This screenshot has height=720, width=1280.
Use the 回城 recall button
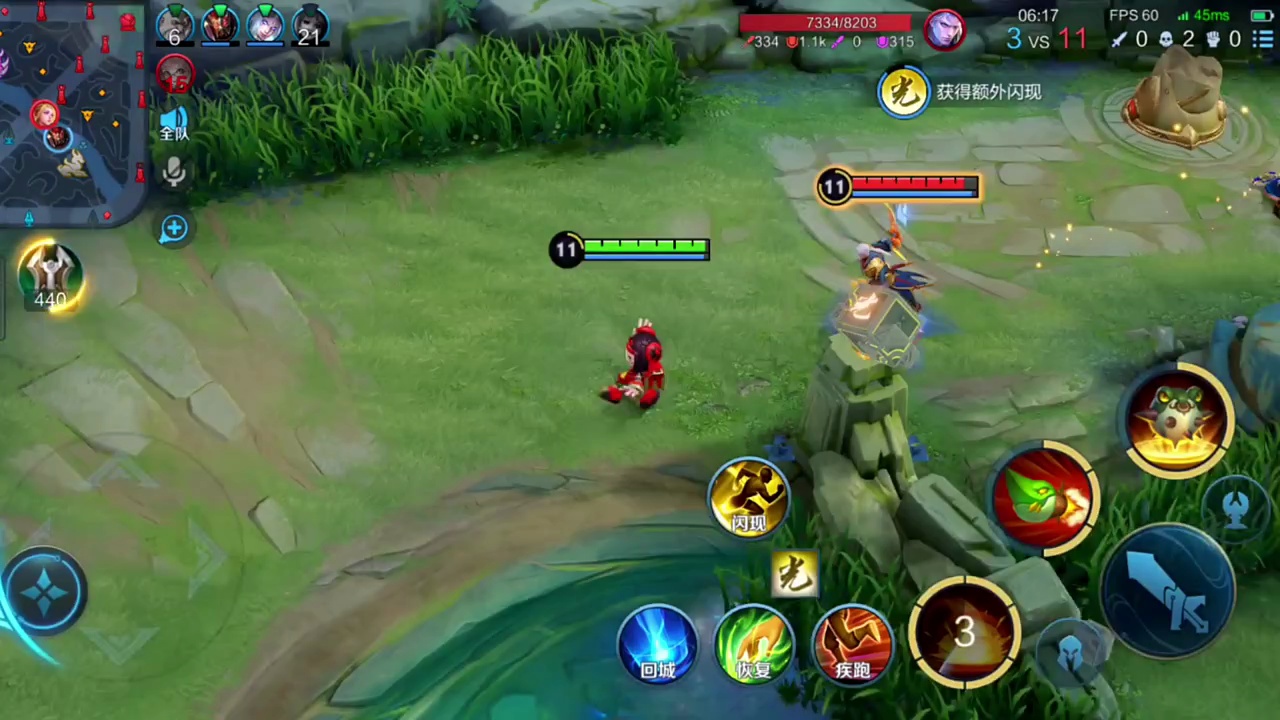[x=657, y=644]
